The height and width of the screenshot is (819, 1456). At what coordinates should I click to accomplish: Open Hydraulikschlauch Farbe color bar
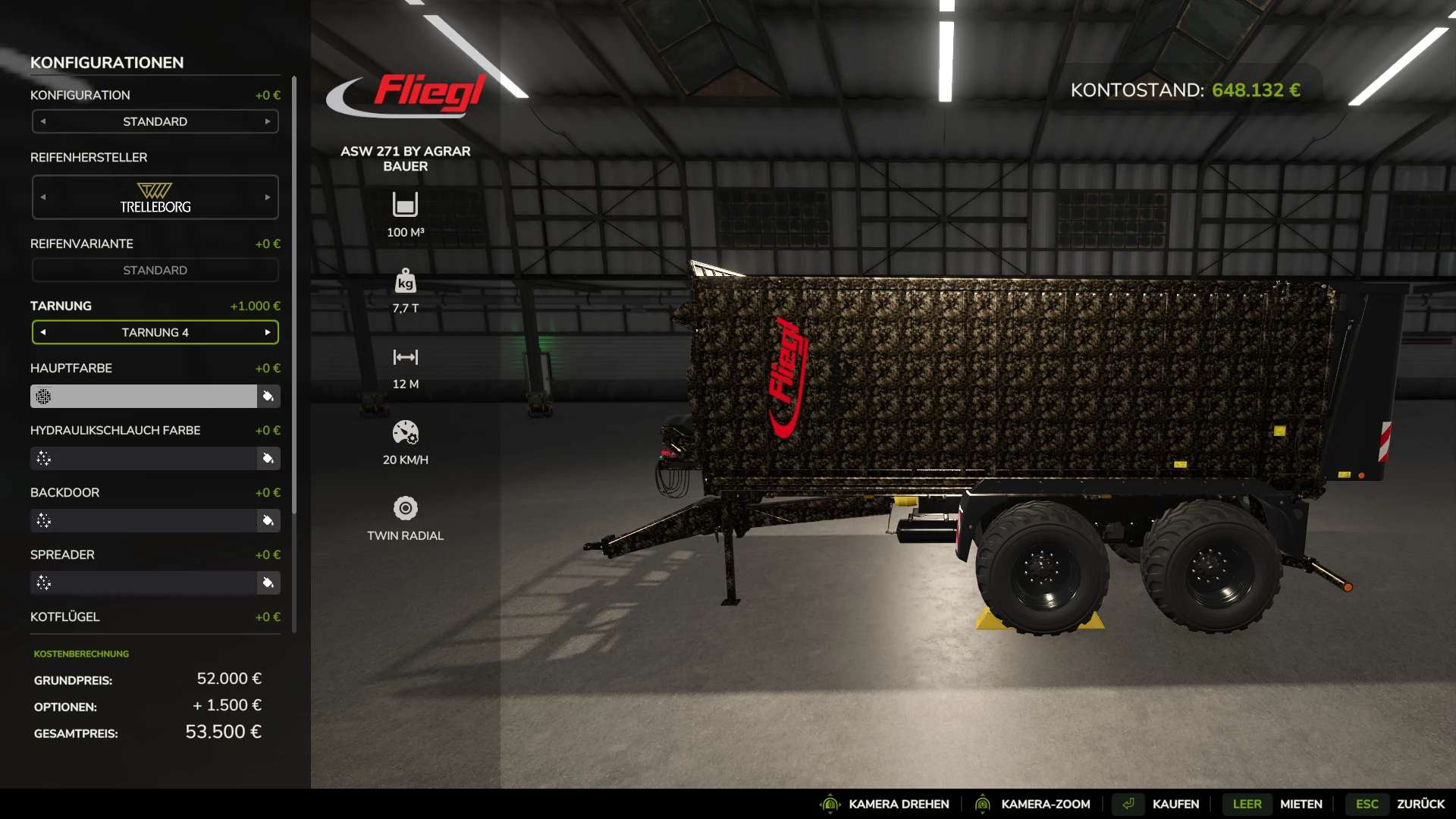144,458
